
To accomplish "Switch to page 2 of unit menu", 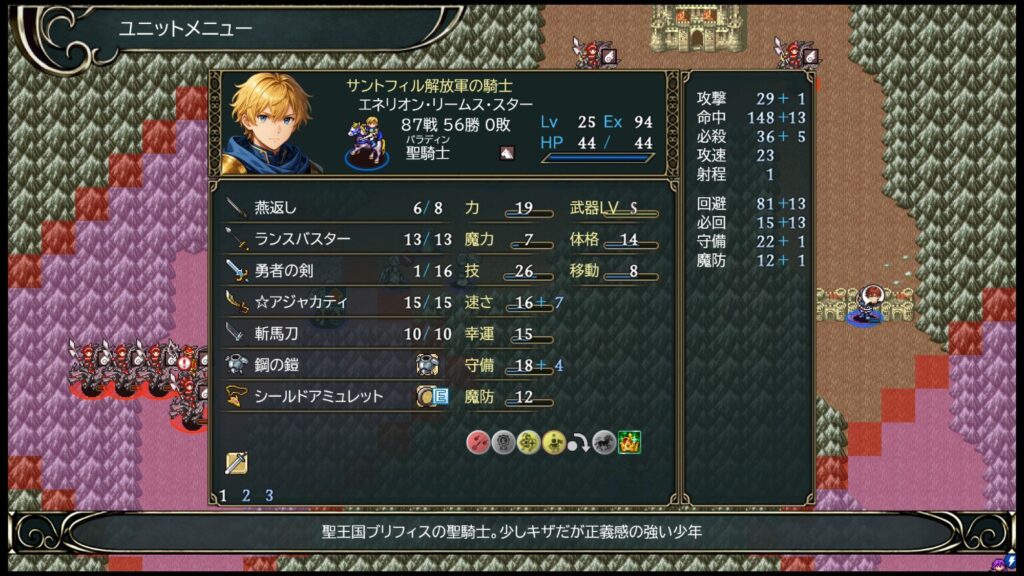I will pyautogui.click(x=245, y=495).
